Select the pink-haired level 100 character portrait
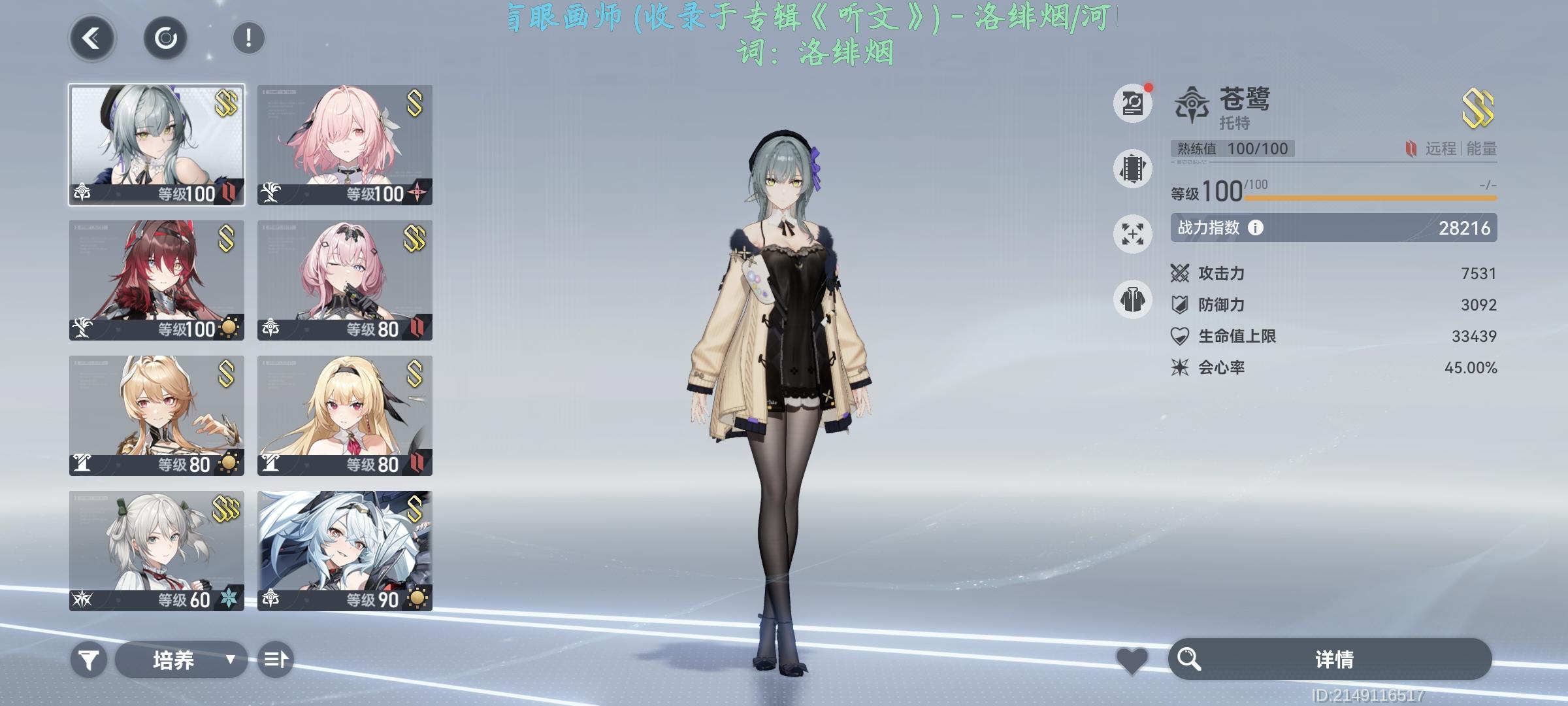Viewport: 1568px width, 706px height. coord(346,144)
